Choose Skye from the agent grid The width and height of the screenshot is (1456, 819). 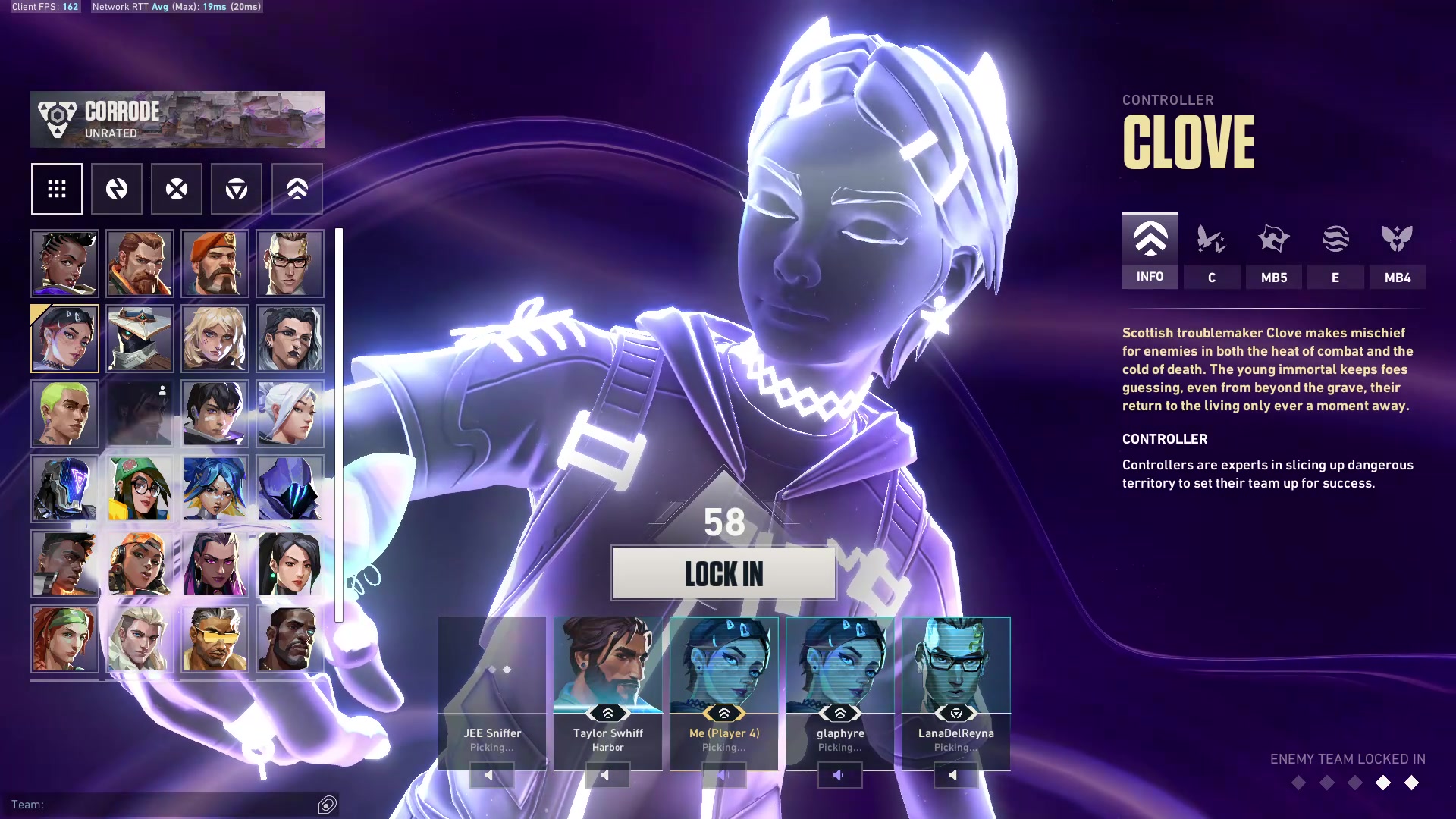(x=64, y=639)
